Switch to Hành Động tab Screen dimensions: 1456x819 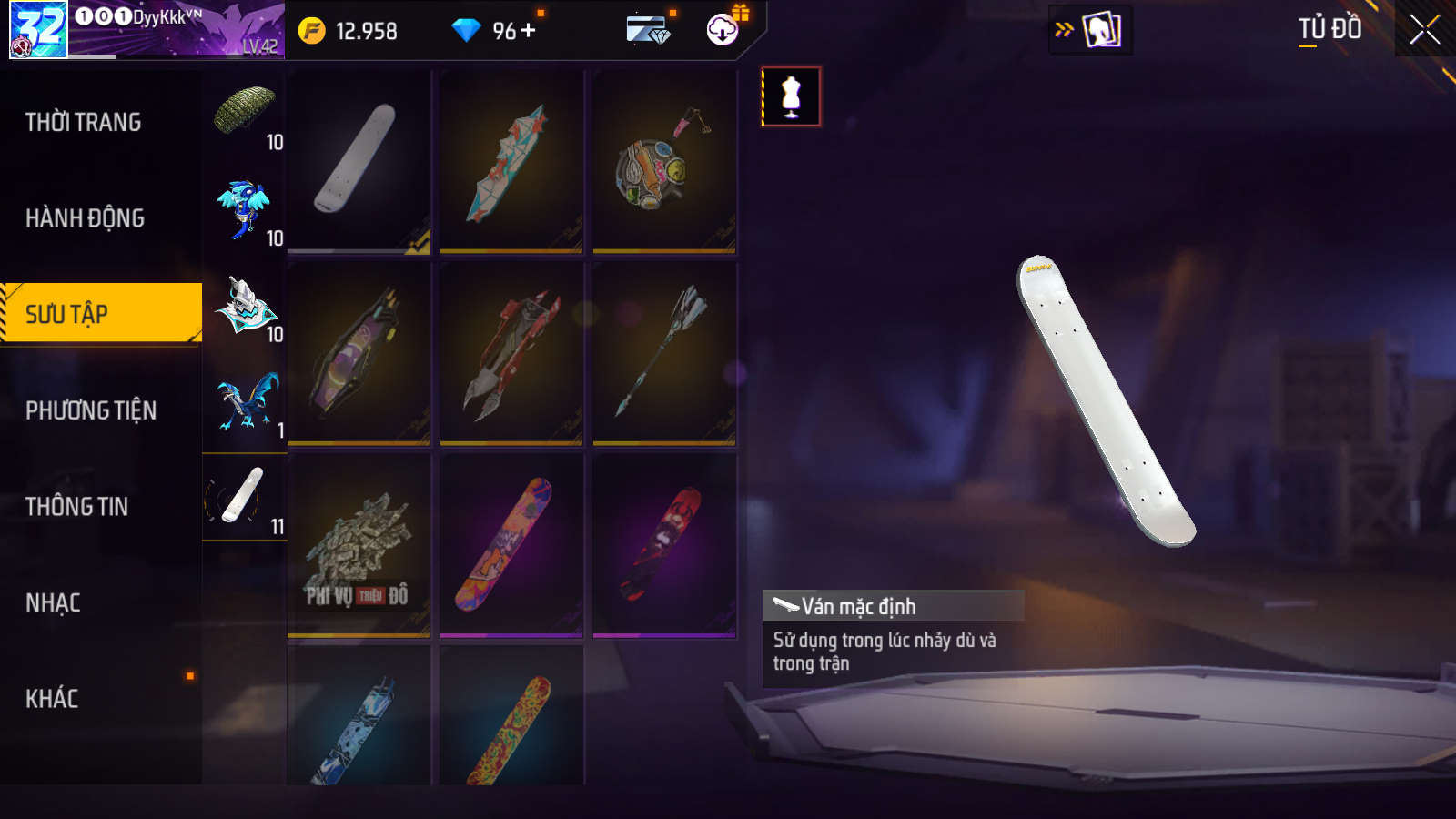coord(86,218)
